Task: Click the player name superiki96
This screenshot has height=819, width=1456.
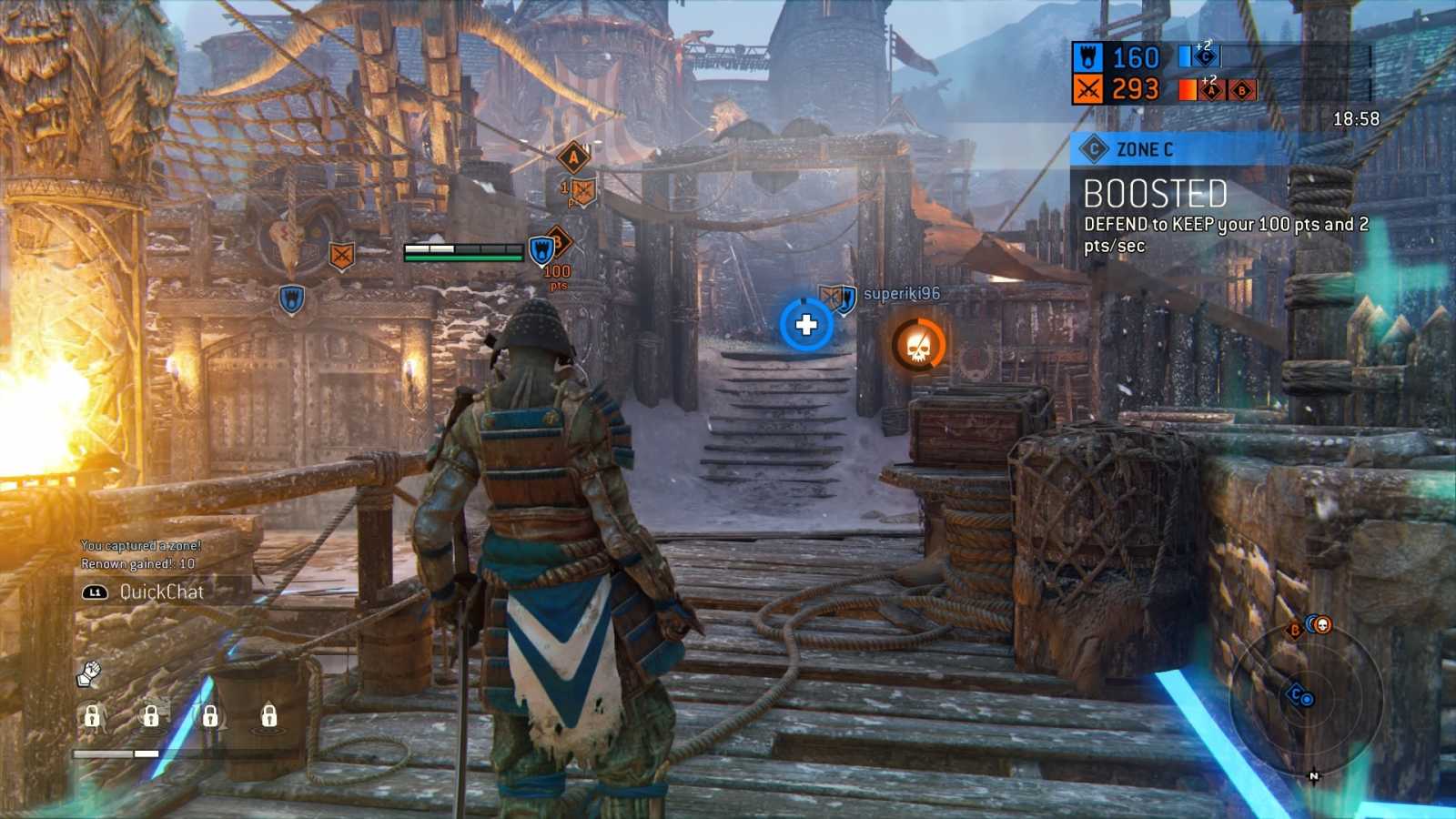Action: (x=900, y=294)
